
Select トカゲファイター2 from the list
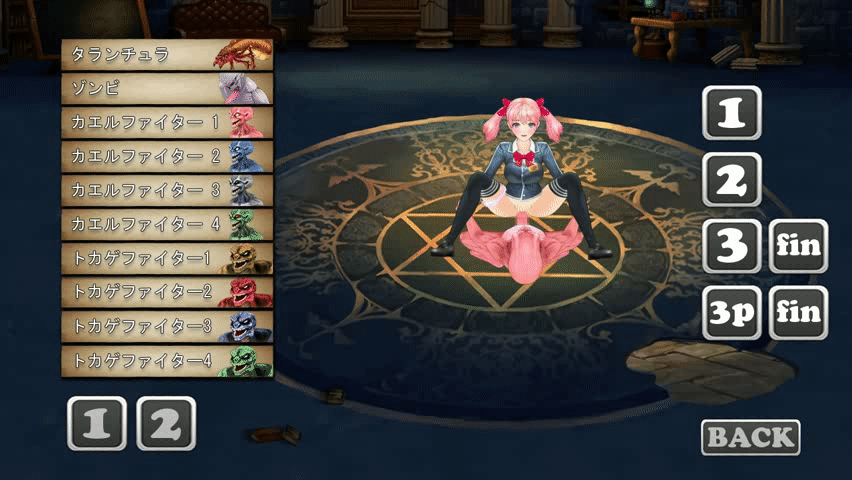[166, 292]
